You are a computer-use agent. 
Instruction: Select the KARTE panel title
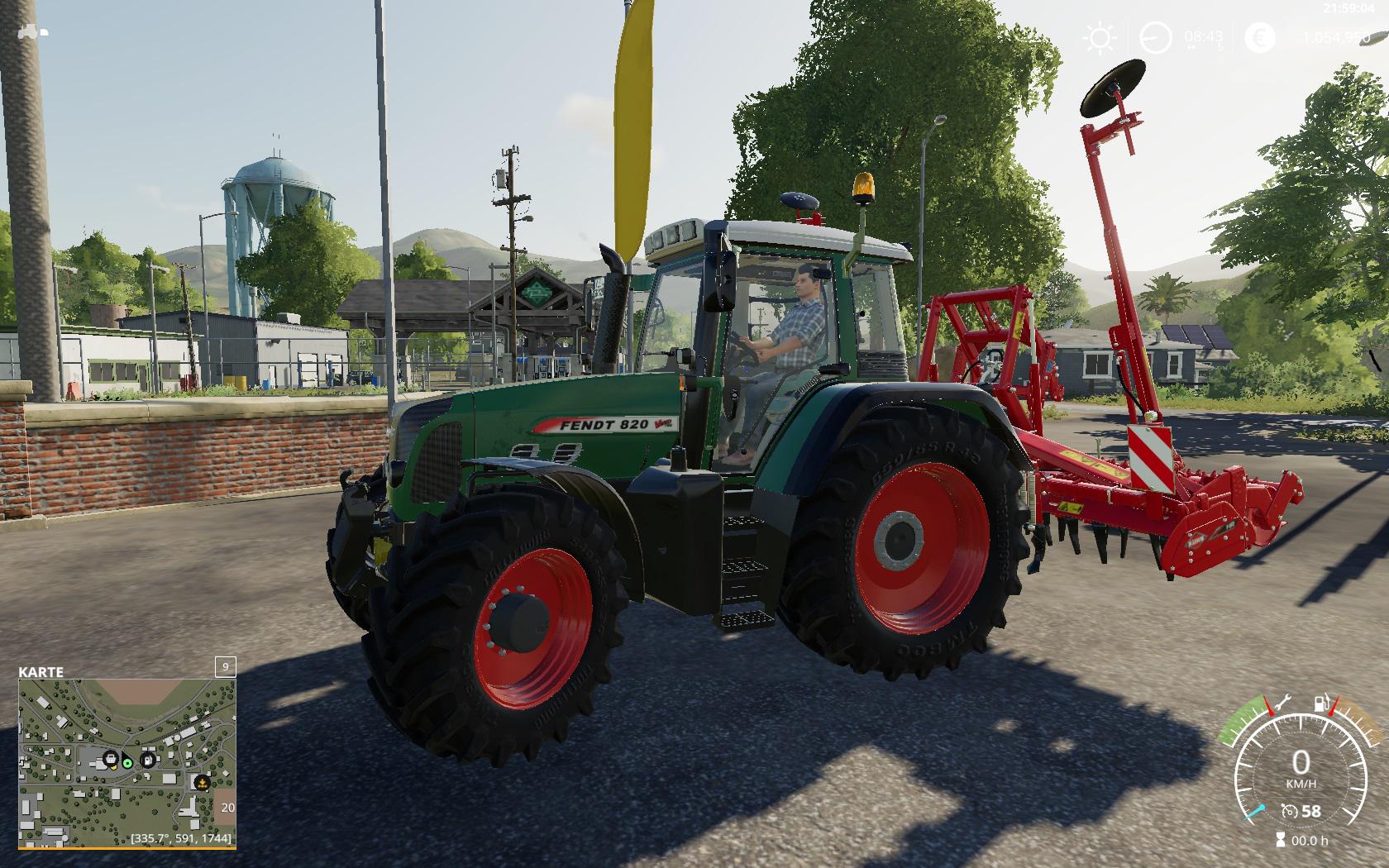click(x=40, y=670)
